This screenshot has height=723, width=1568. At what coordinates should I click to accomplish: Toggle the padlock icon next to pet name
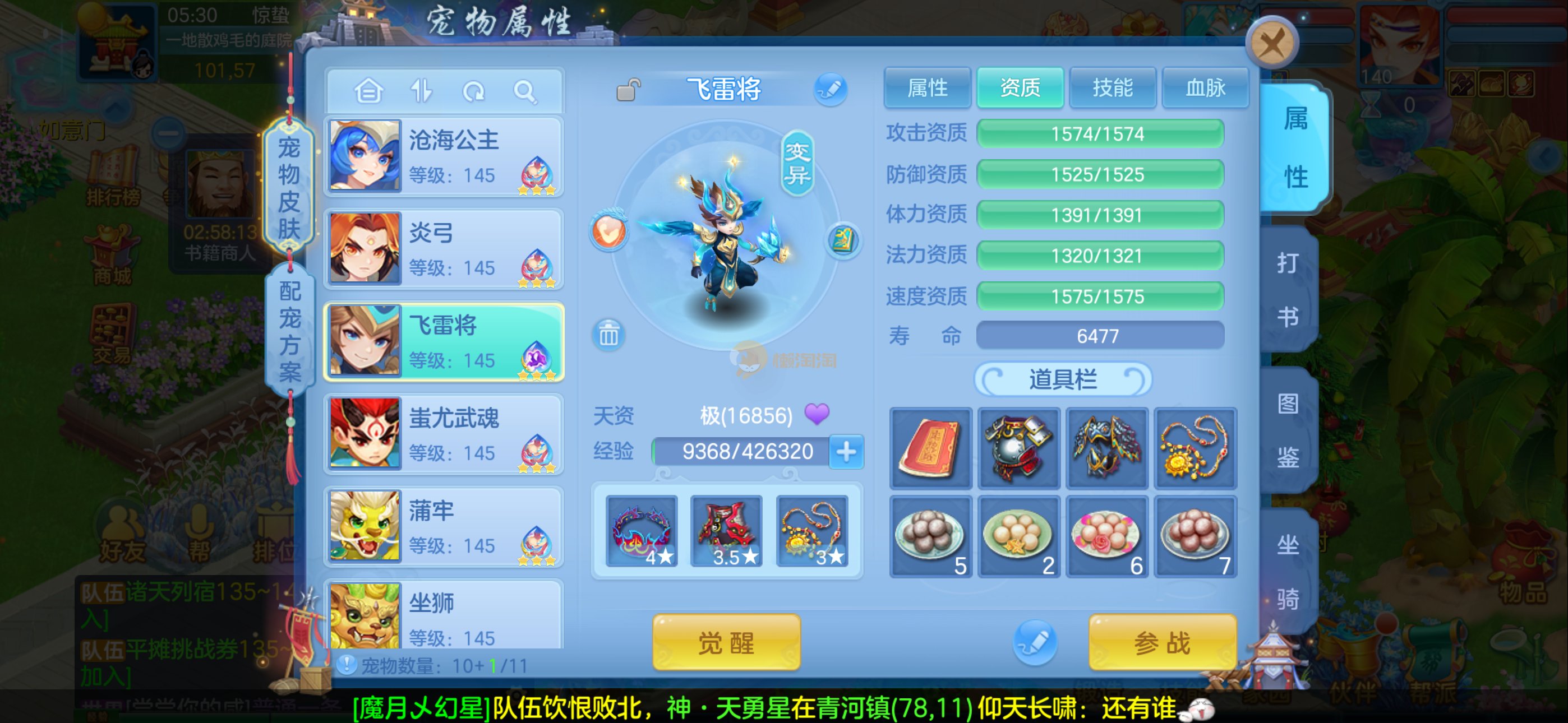(628, 90)
